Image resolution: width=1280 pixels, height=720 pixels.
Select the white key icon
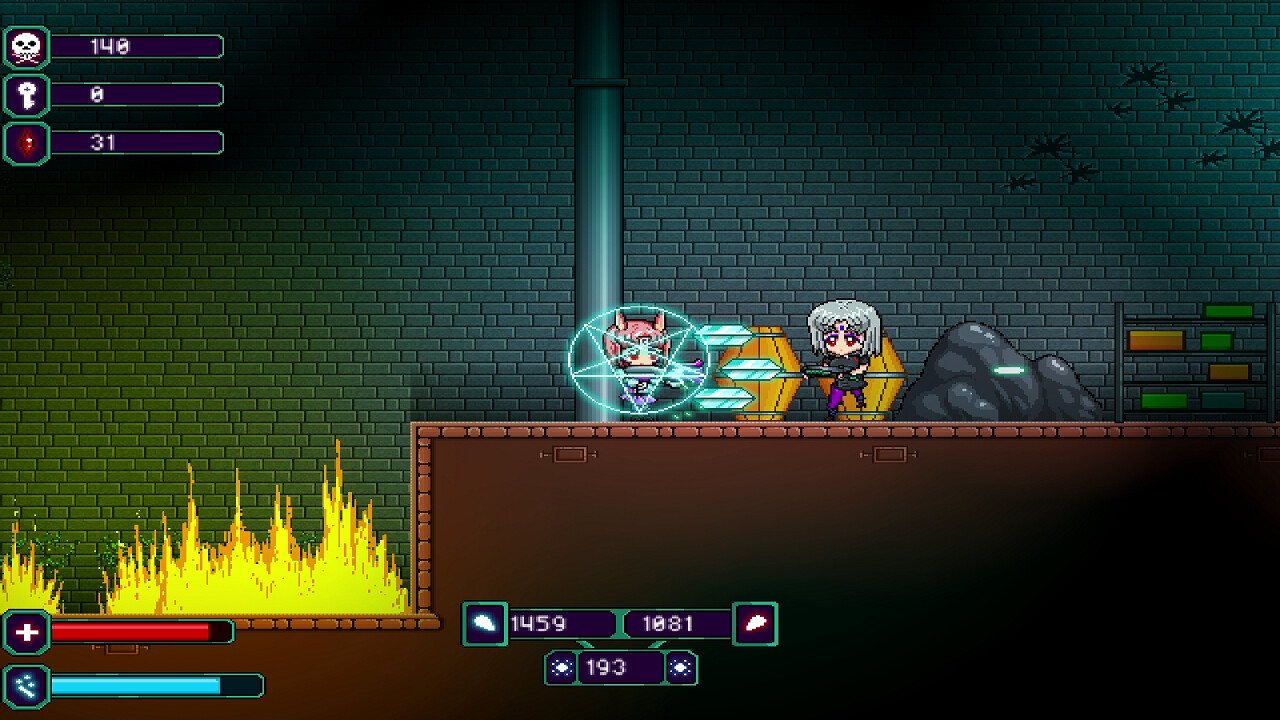26,95
